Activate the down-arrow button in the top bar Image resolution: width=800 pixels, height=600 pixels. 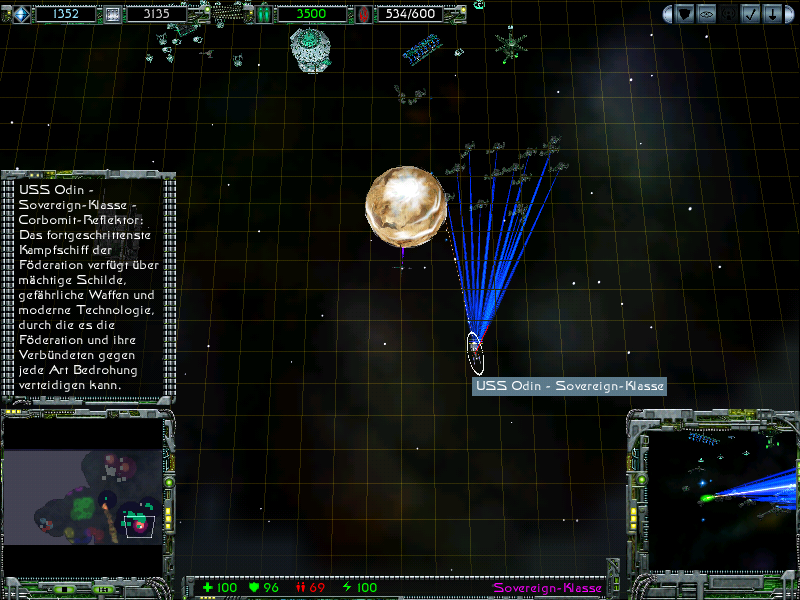point(771,14)
